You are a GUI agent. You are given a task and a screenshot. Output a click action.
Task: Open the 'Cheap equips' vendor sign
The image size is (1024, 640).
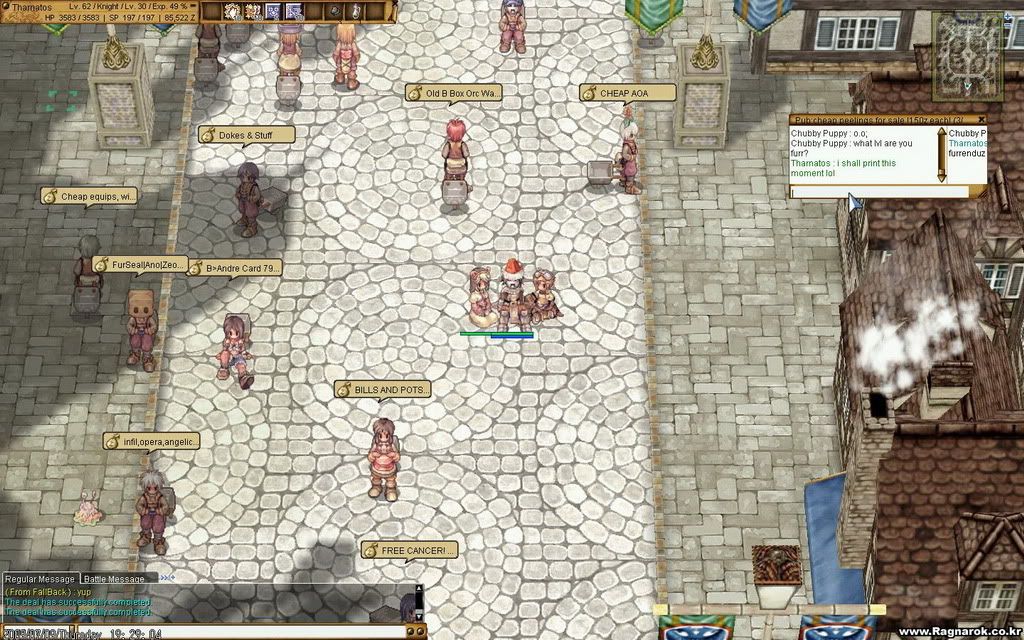[x=90, y=197]
